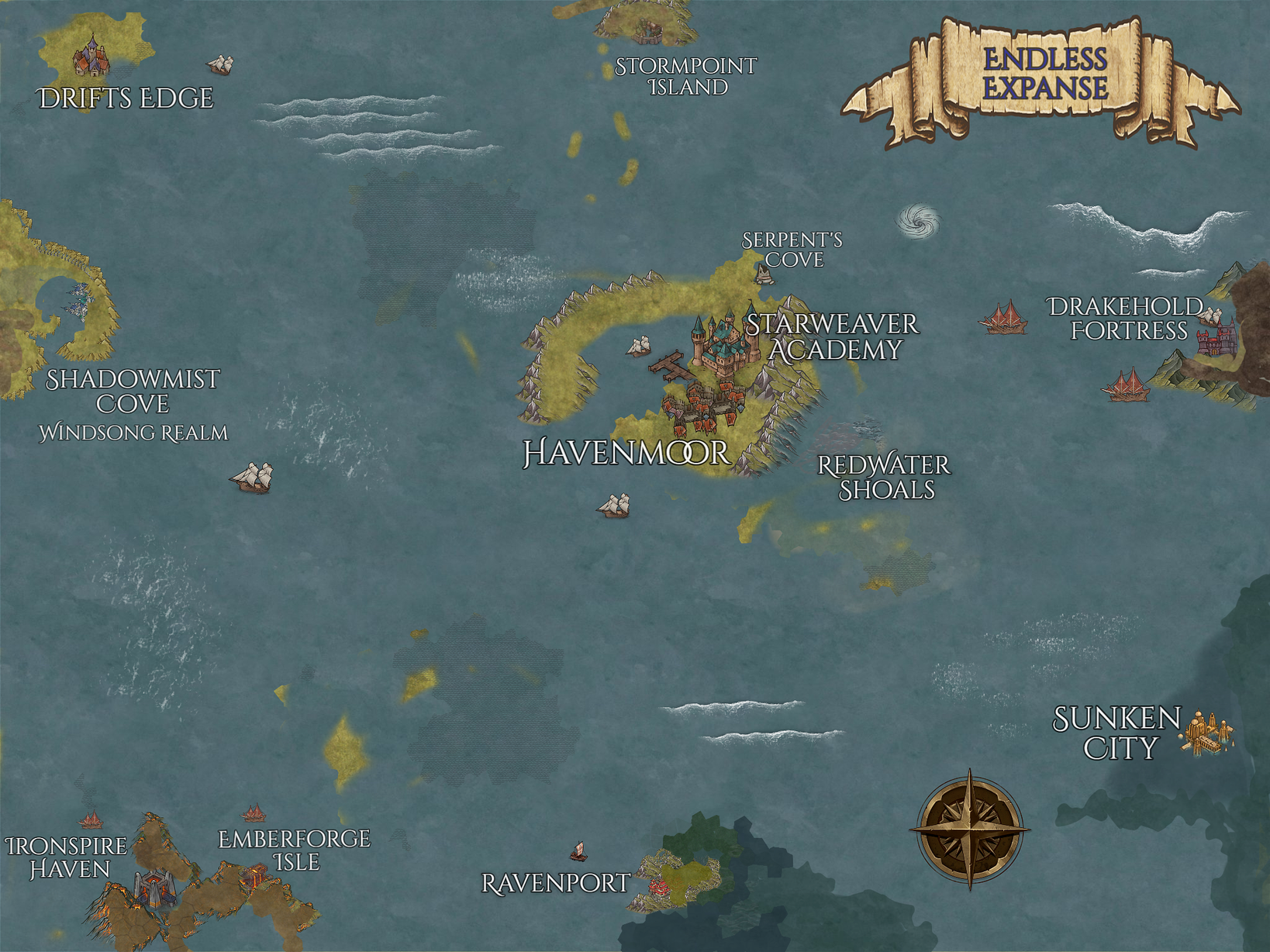Pick the Drakehold Fortress location label
Image resolution: width=1270 pixels, height=952 pixels.
(x=1127, y=318)
